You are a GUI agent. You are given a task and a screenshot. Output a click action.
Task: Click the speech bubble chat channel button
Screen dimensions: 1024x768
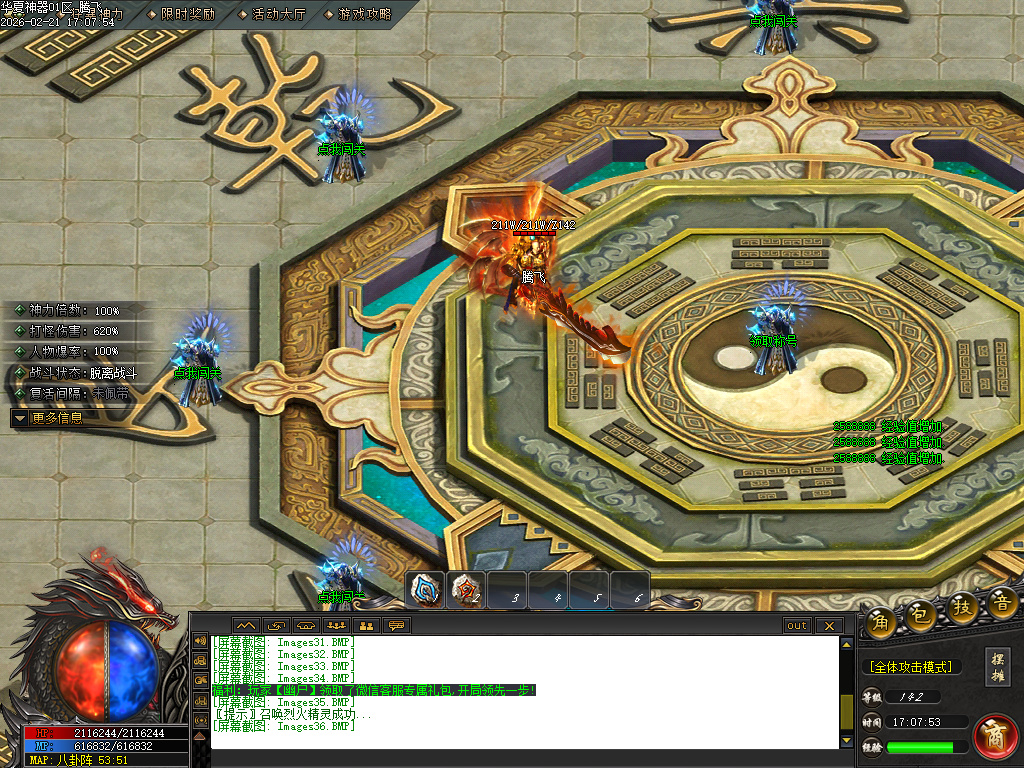click(x=397, y=626)
